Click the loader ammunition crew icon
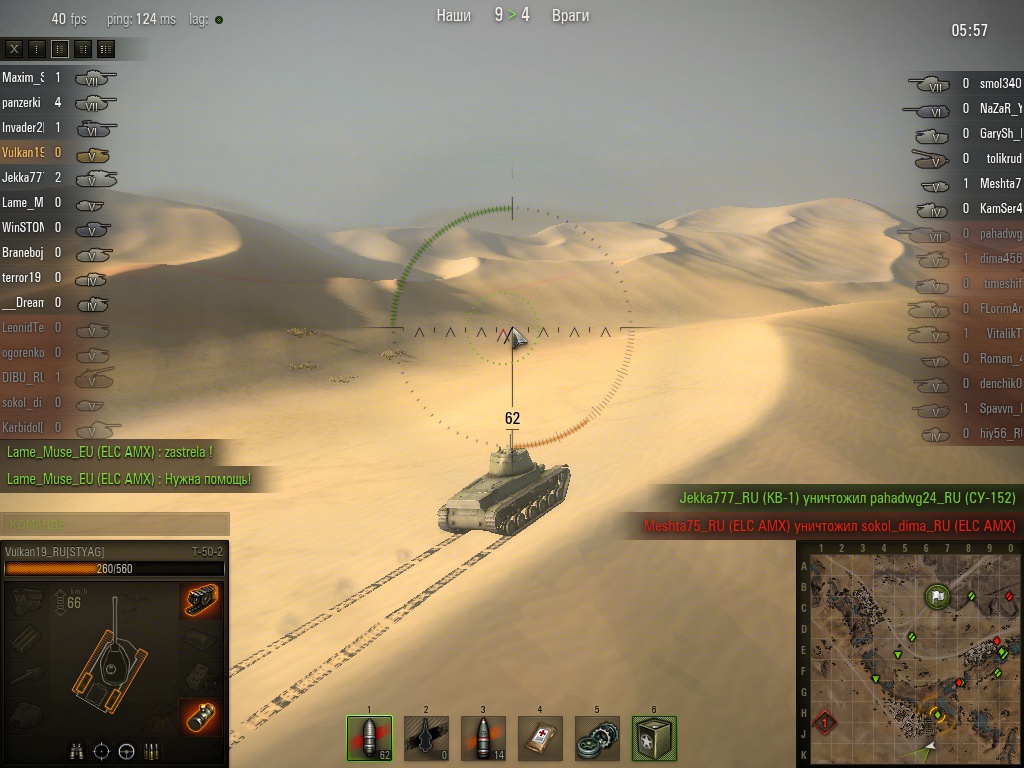This screenshot has height=768, width=1024. coord(152,751)
